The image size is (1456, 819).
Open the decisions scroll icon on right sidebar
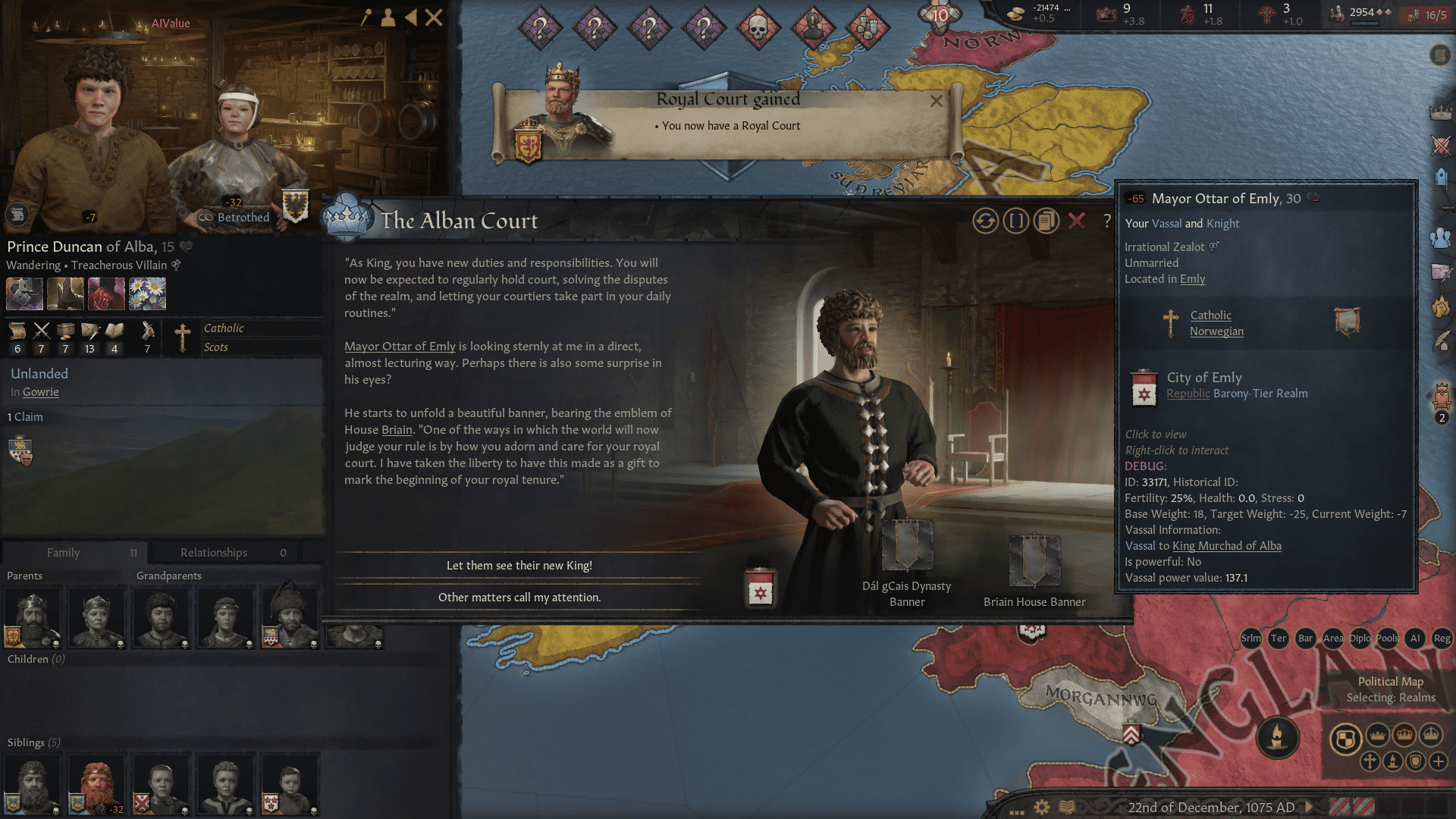coord(1442,55)
